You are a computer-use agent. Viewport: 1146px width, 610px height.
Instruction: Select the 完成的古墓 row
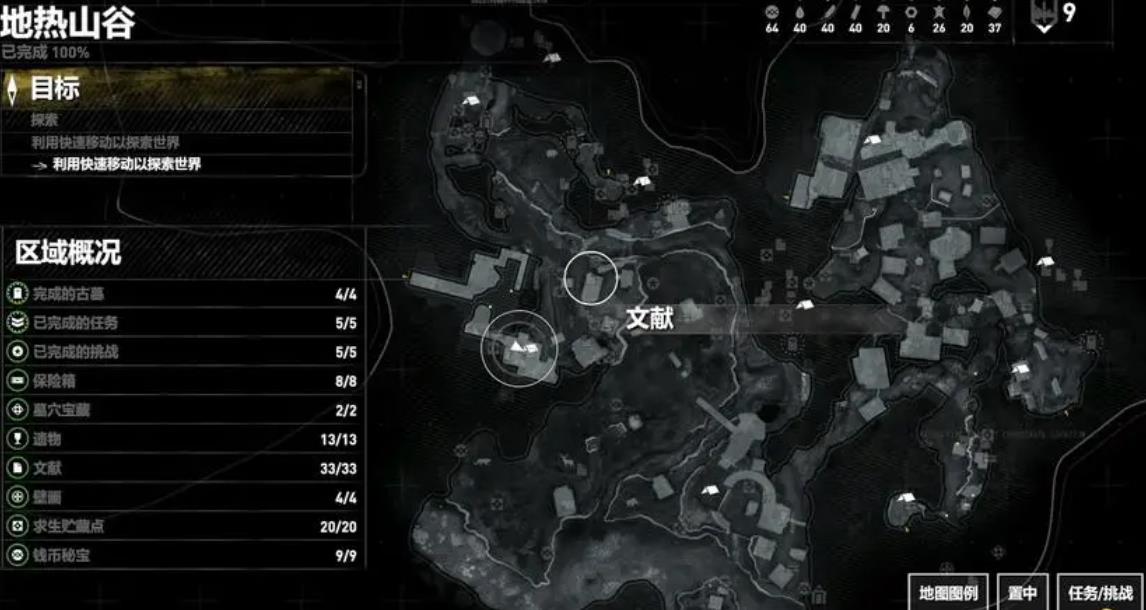[x=183, y=294]
